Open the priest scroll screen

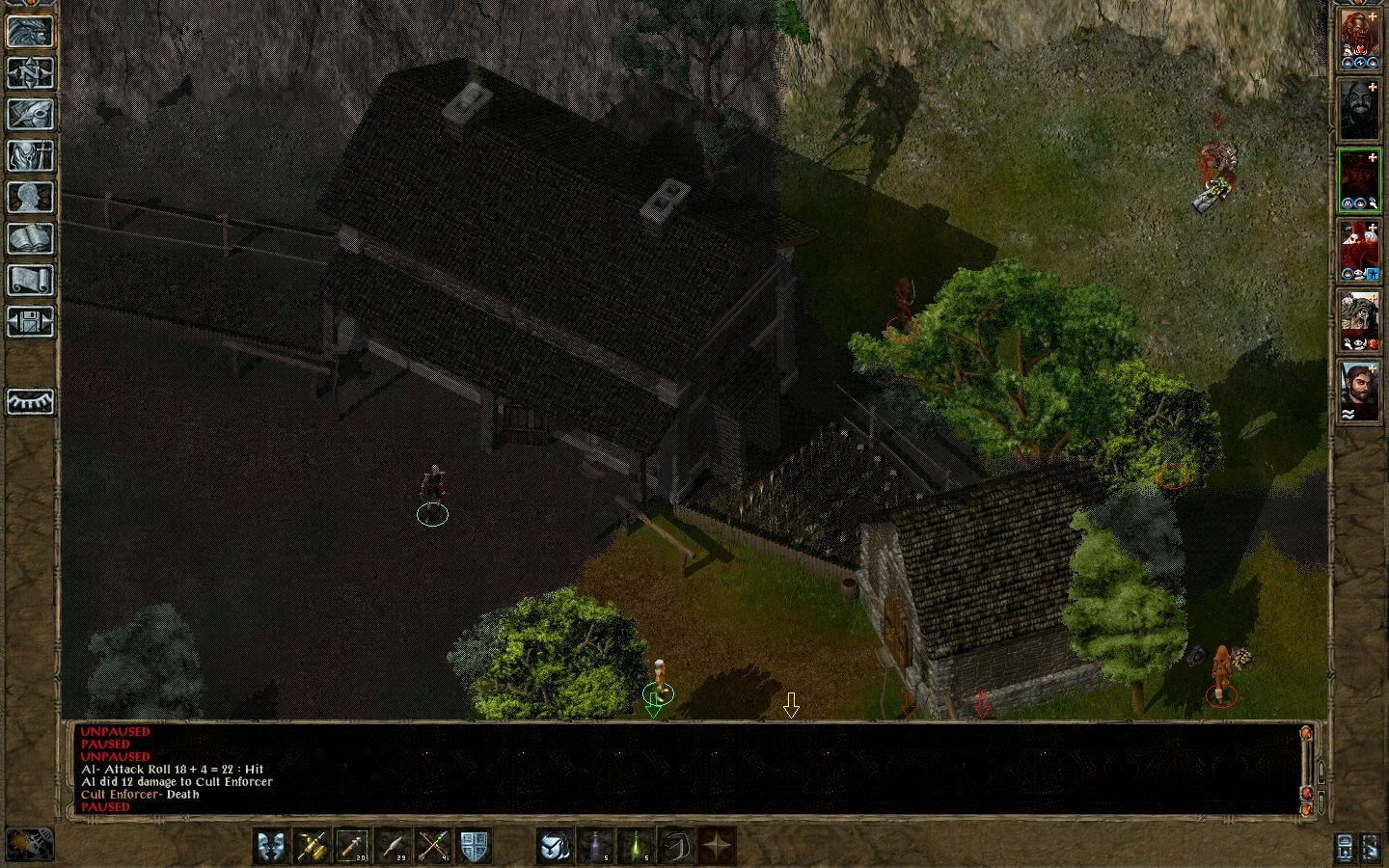pos(31,280)
